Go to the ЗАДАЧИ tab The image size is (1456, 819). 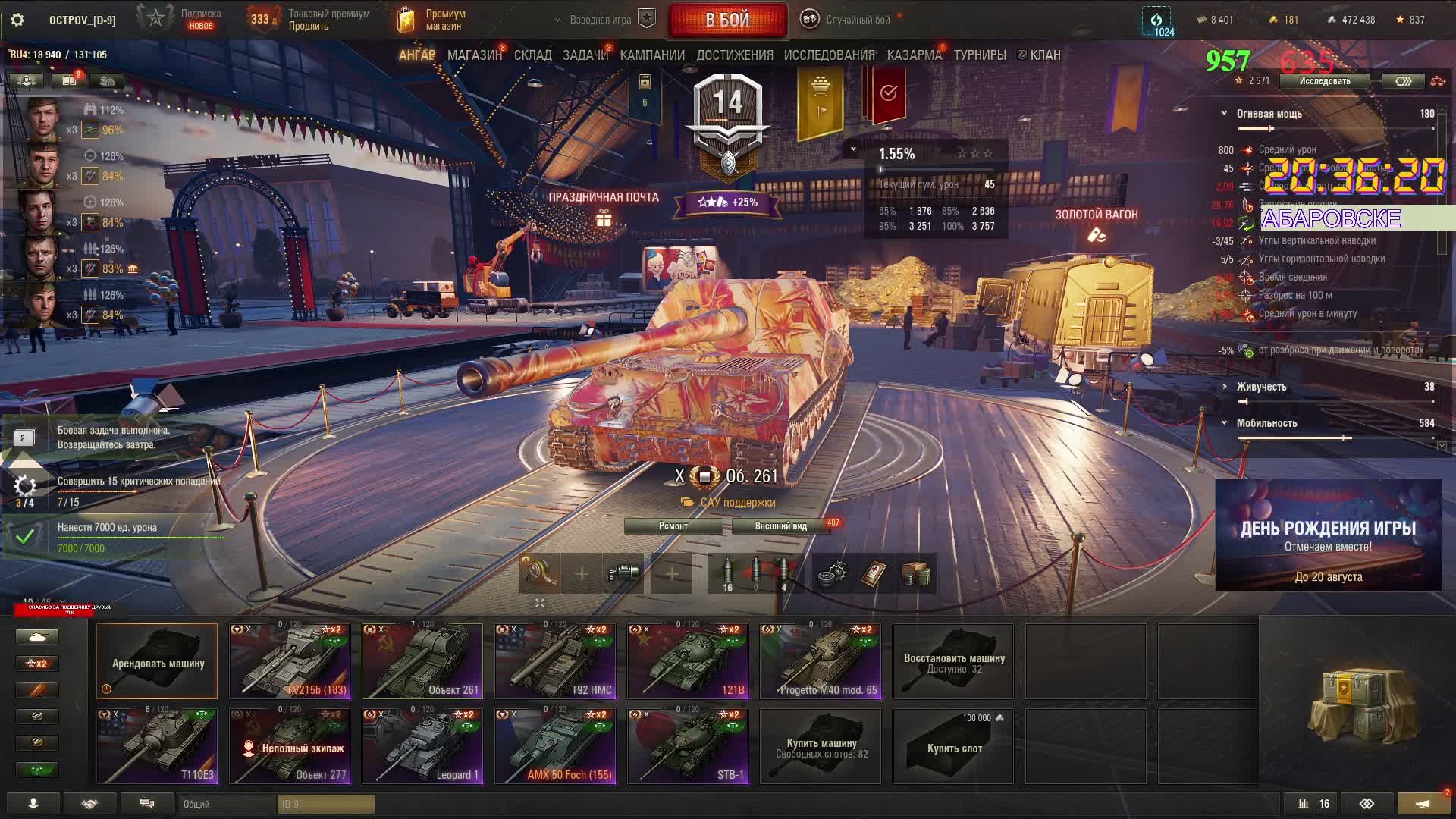585,55
